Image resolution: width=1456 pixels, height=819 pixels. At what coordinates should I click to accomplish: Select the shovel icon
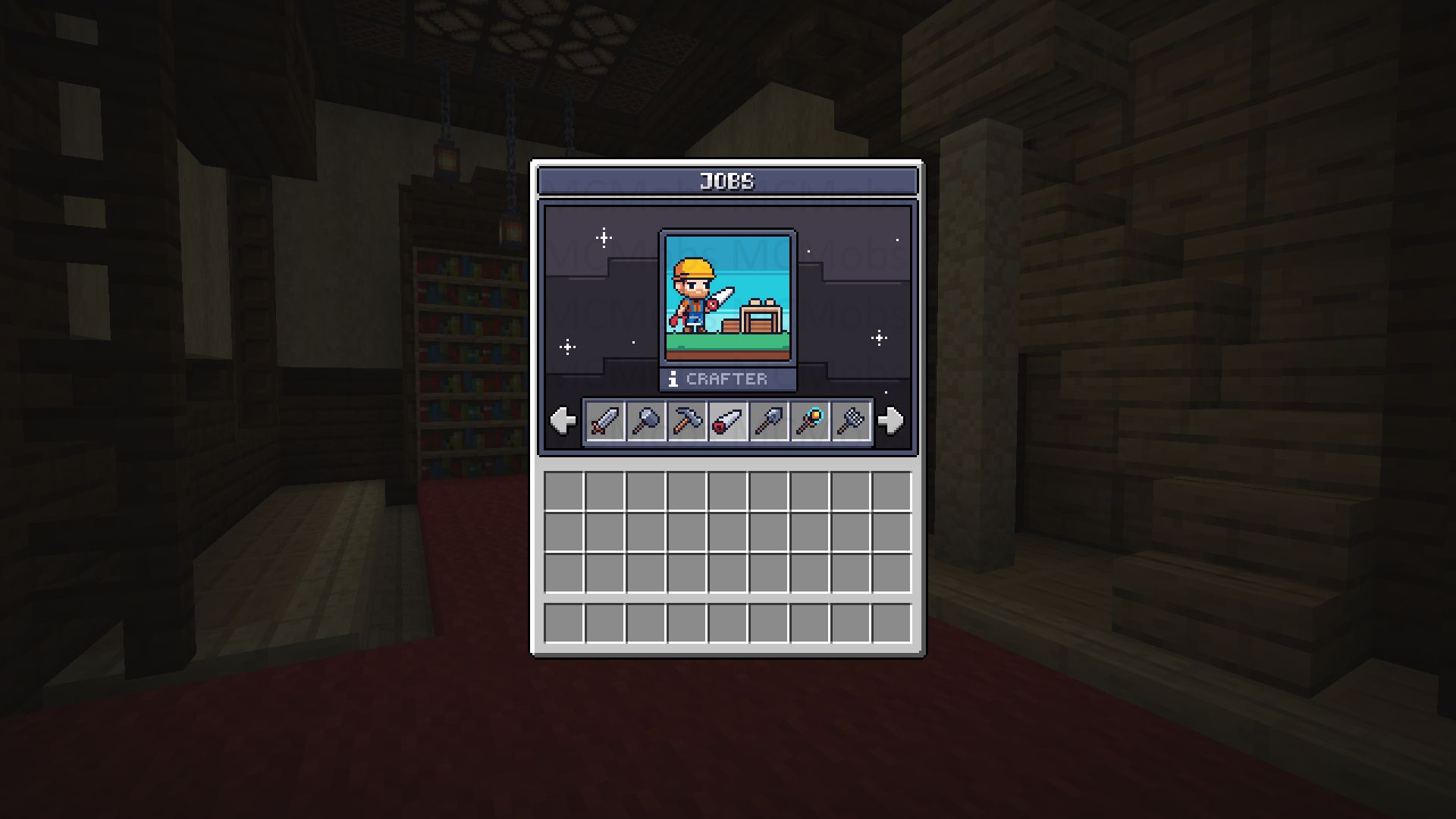pyautogui.click(x=768, y=422)
